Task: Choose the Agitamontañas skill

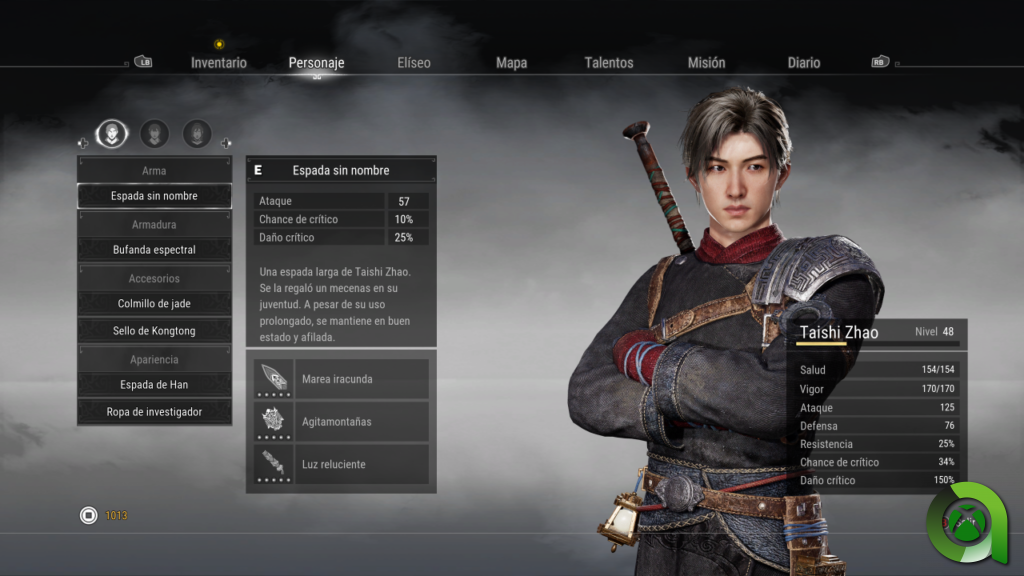Action: [x=341, y=422]
